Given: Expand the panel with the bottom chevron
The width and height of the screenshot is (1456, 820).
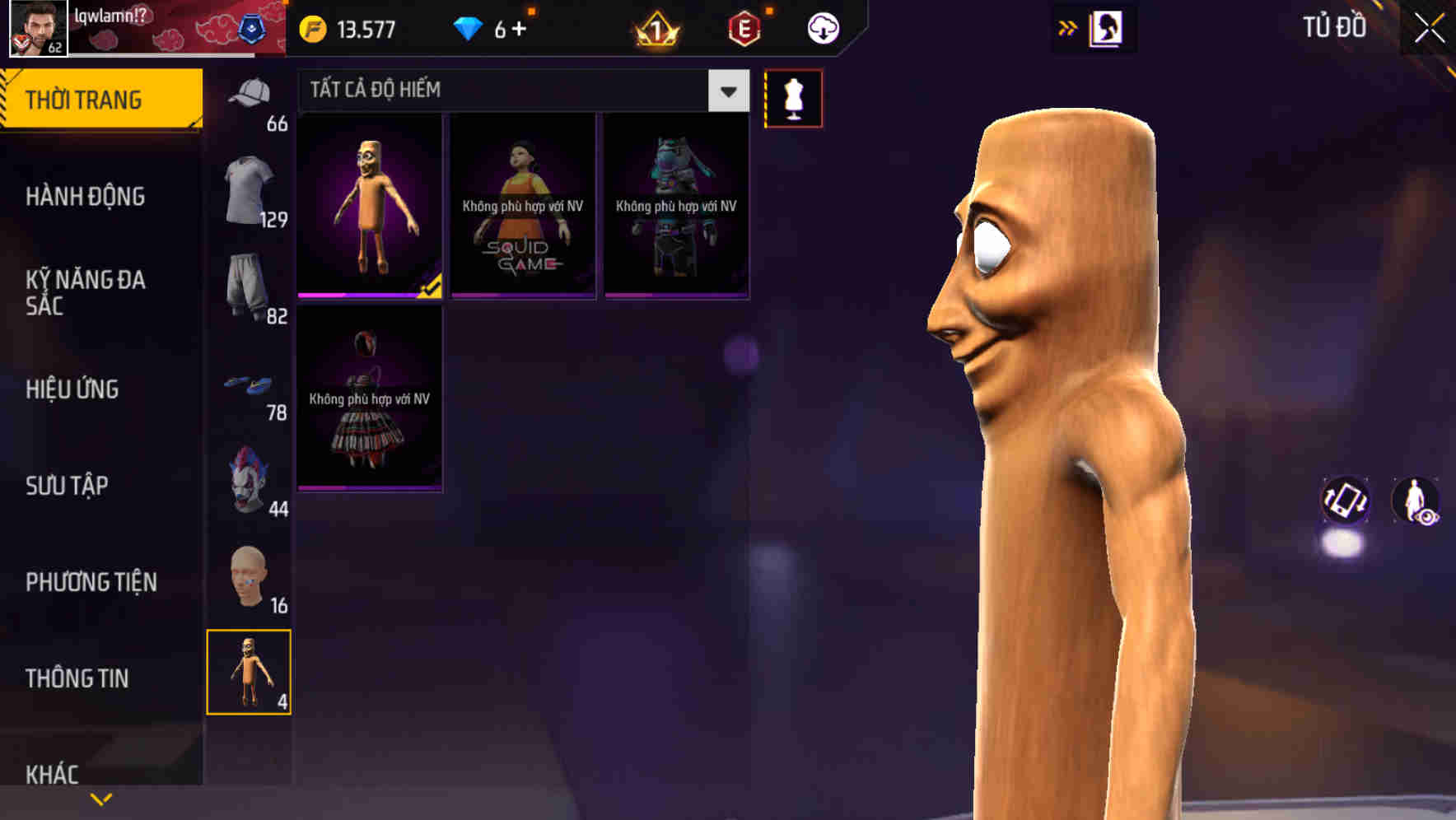Looking at the screenshot, I should tap(100, 799).
